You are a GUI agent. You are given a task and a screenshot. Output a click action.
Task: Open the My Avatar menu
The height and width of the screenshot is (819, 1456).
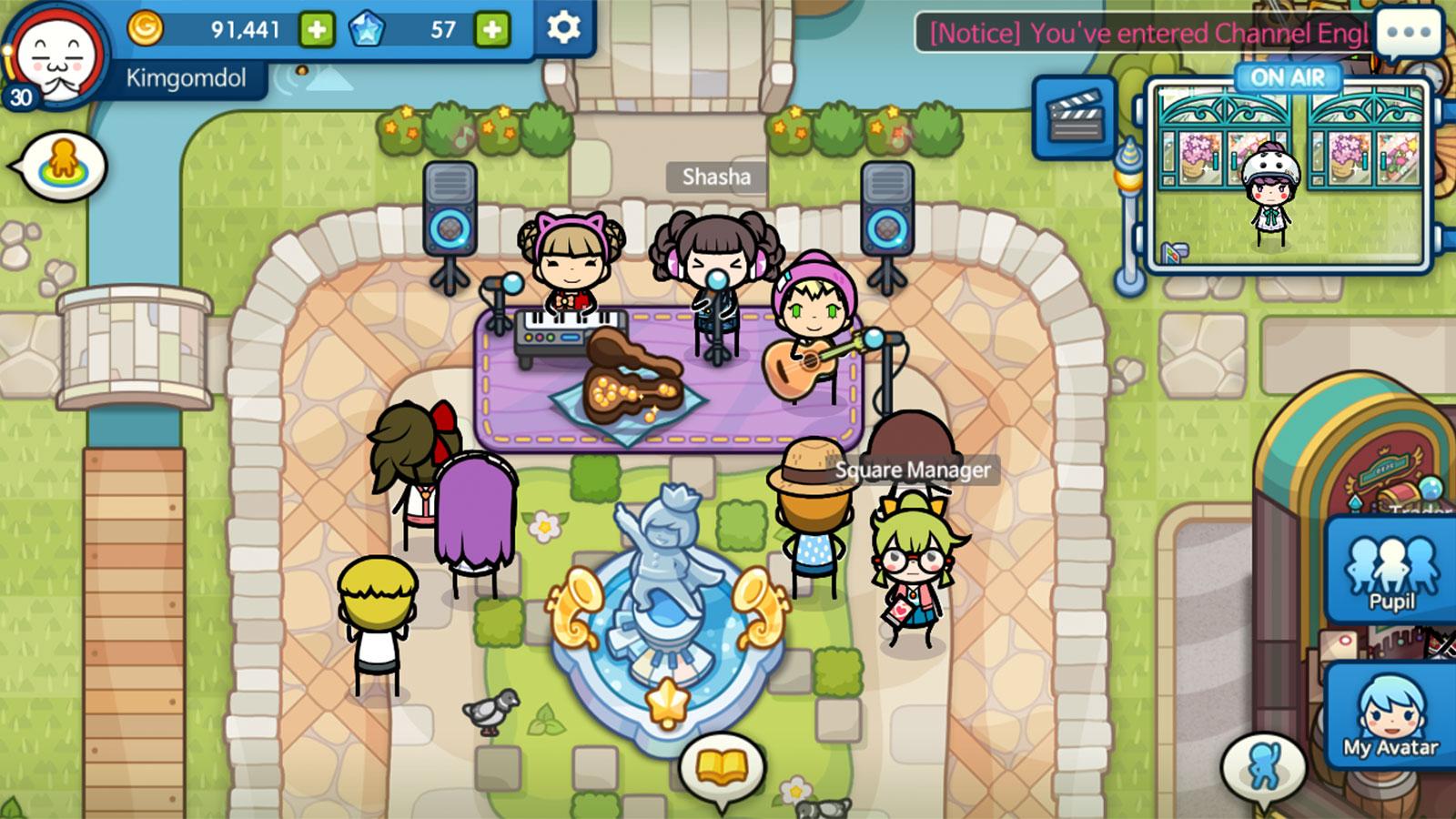(x=1391, y=716)
